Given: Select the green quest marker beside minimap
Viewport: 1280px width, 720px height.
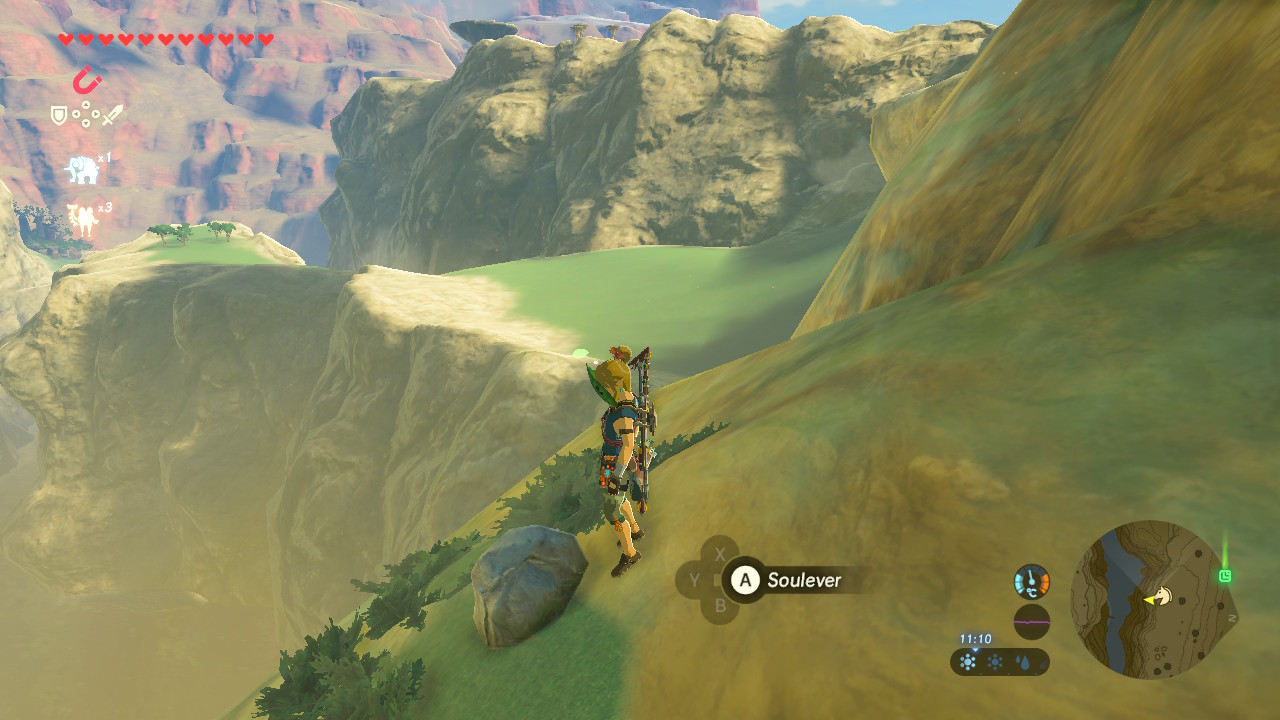Looking at the screenshot, I should pyautogui.click(x=1225, y=576).
